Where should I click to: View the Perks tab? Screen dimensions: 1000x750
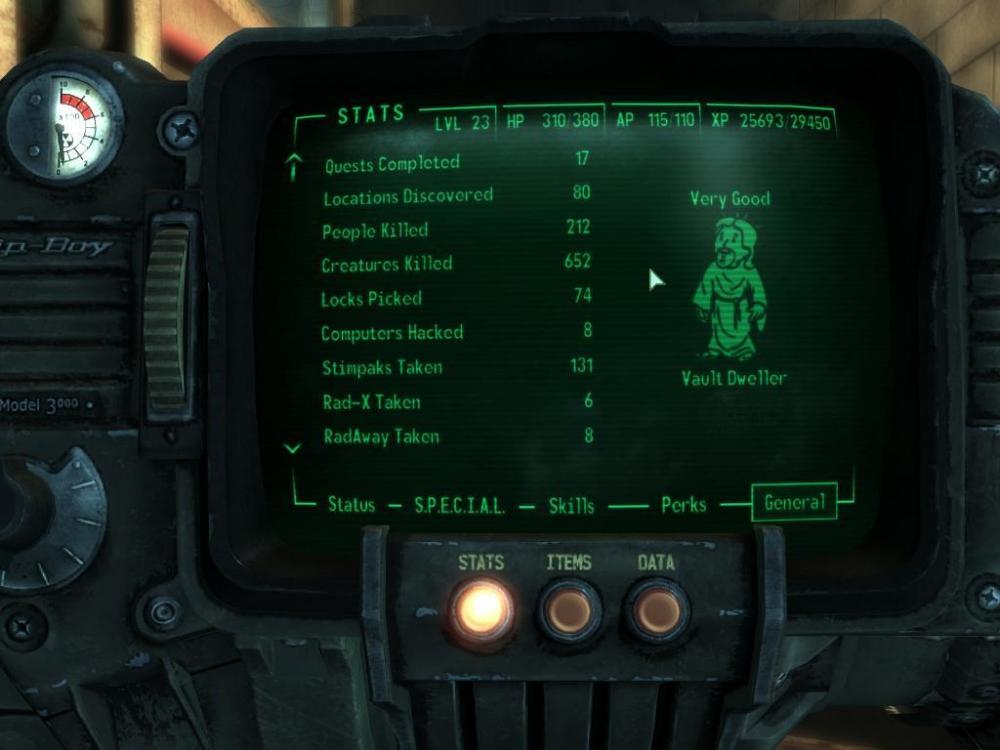point(684,505)
